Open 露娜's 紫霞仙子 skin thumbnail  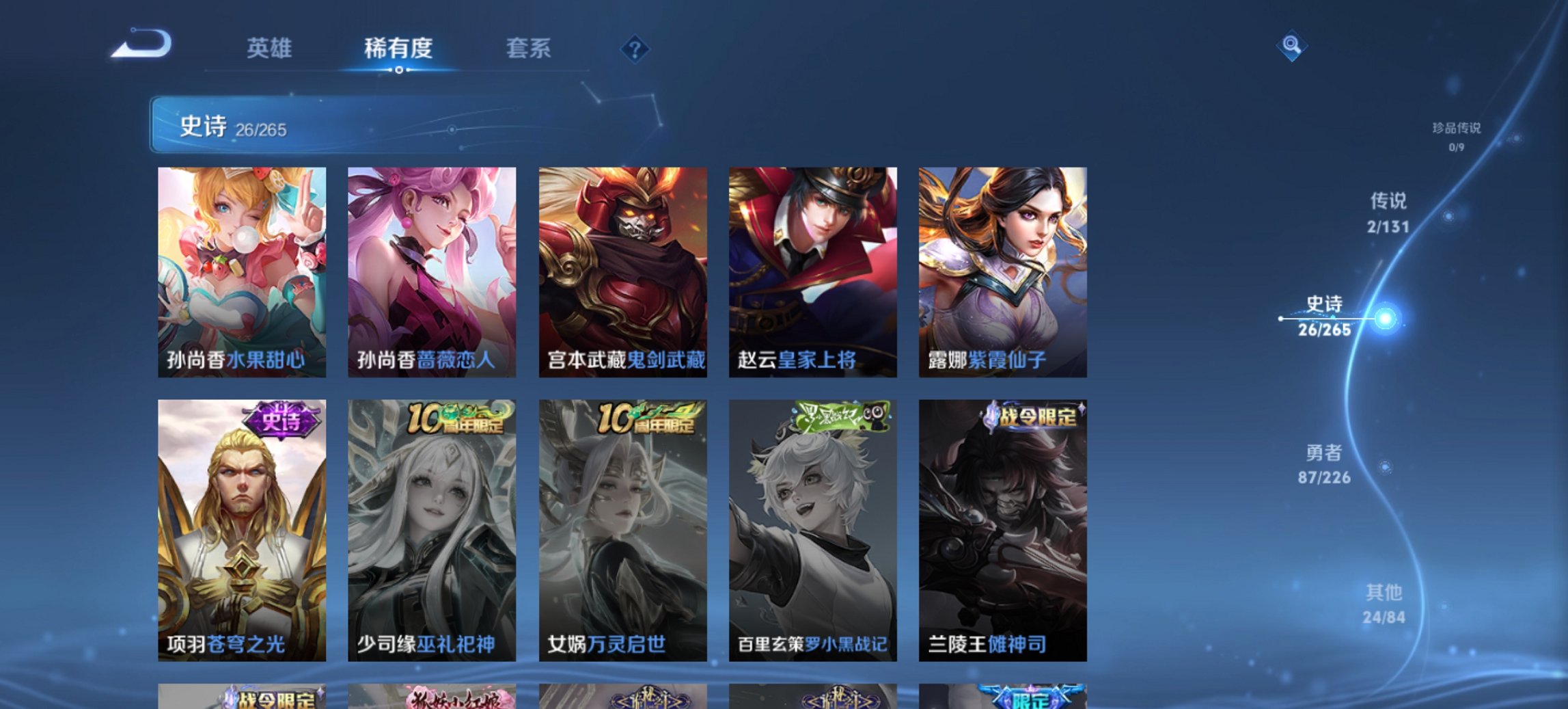click(x=1004, y=270)
